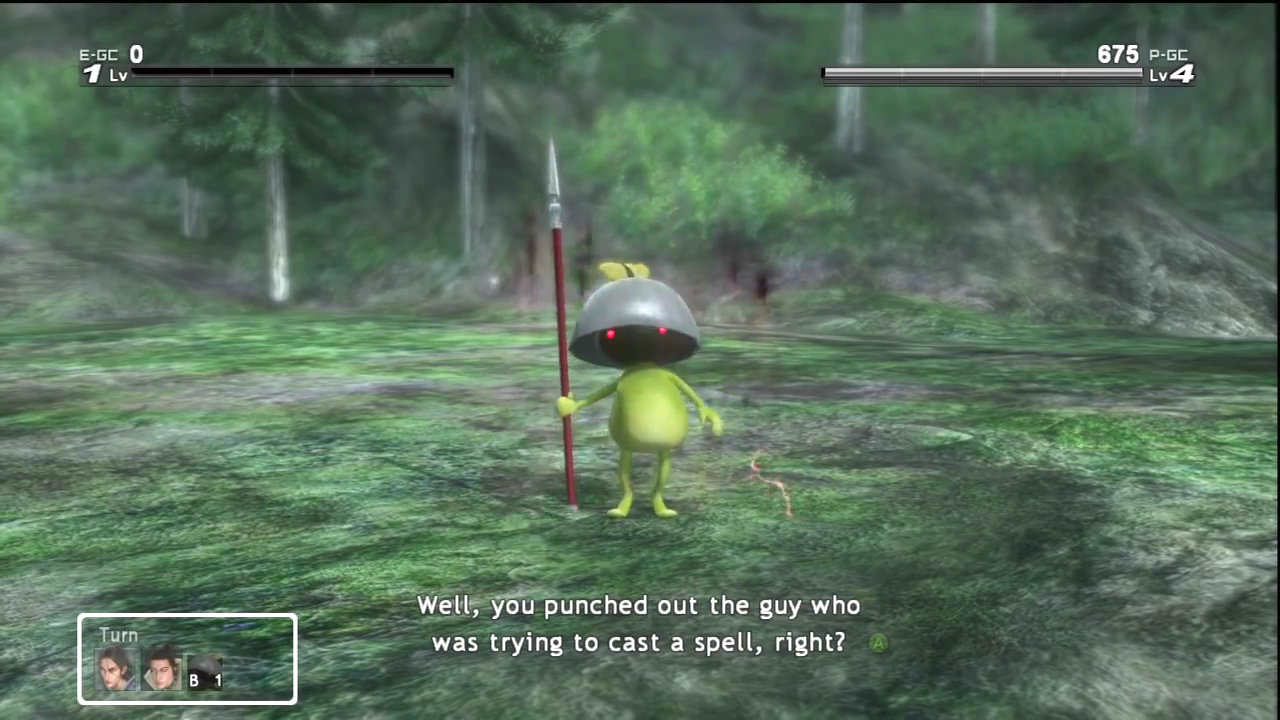Expand the dialogue box to view full text
The image size is (1280, 720).
pos(639,623)
